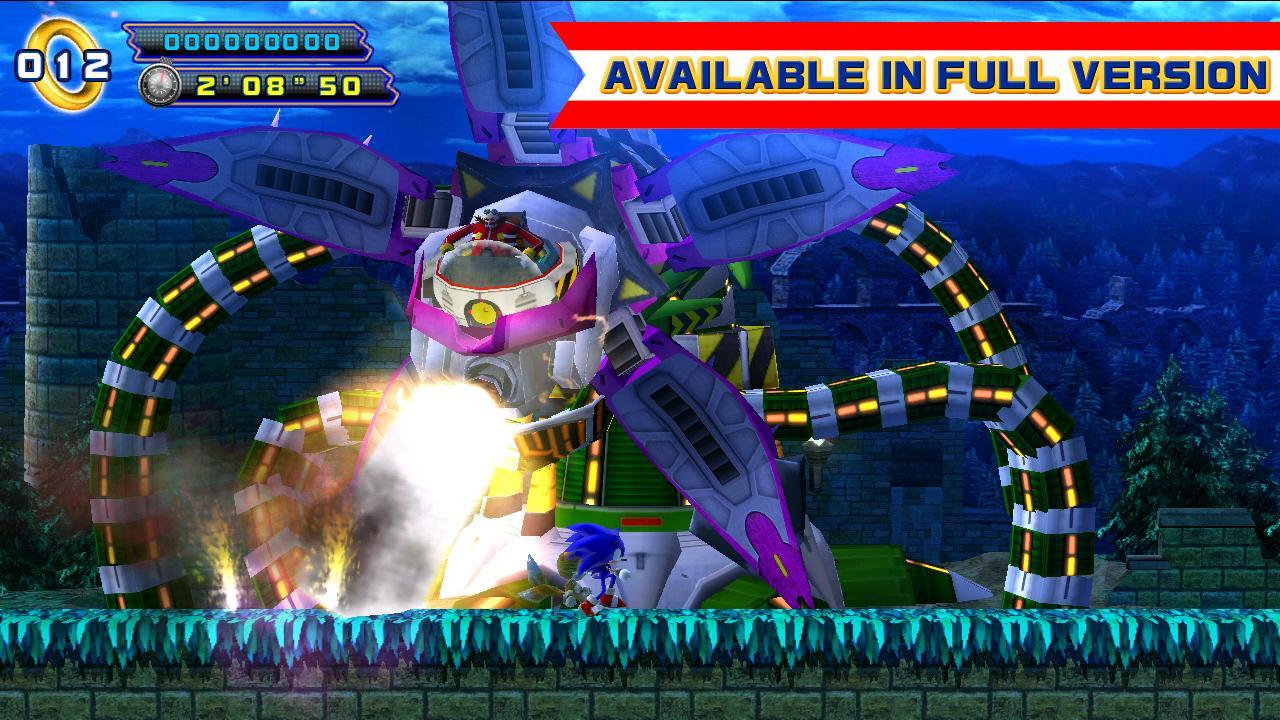
Task: Click the yellow eye on the boss machine
Action: click(x=482, y=313)
